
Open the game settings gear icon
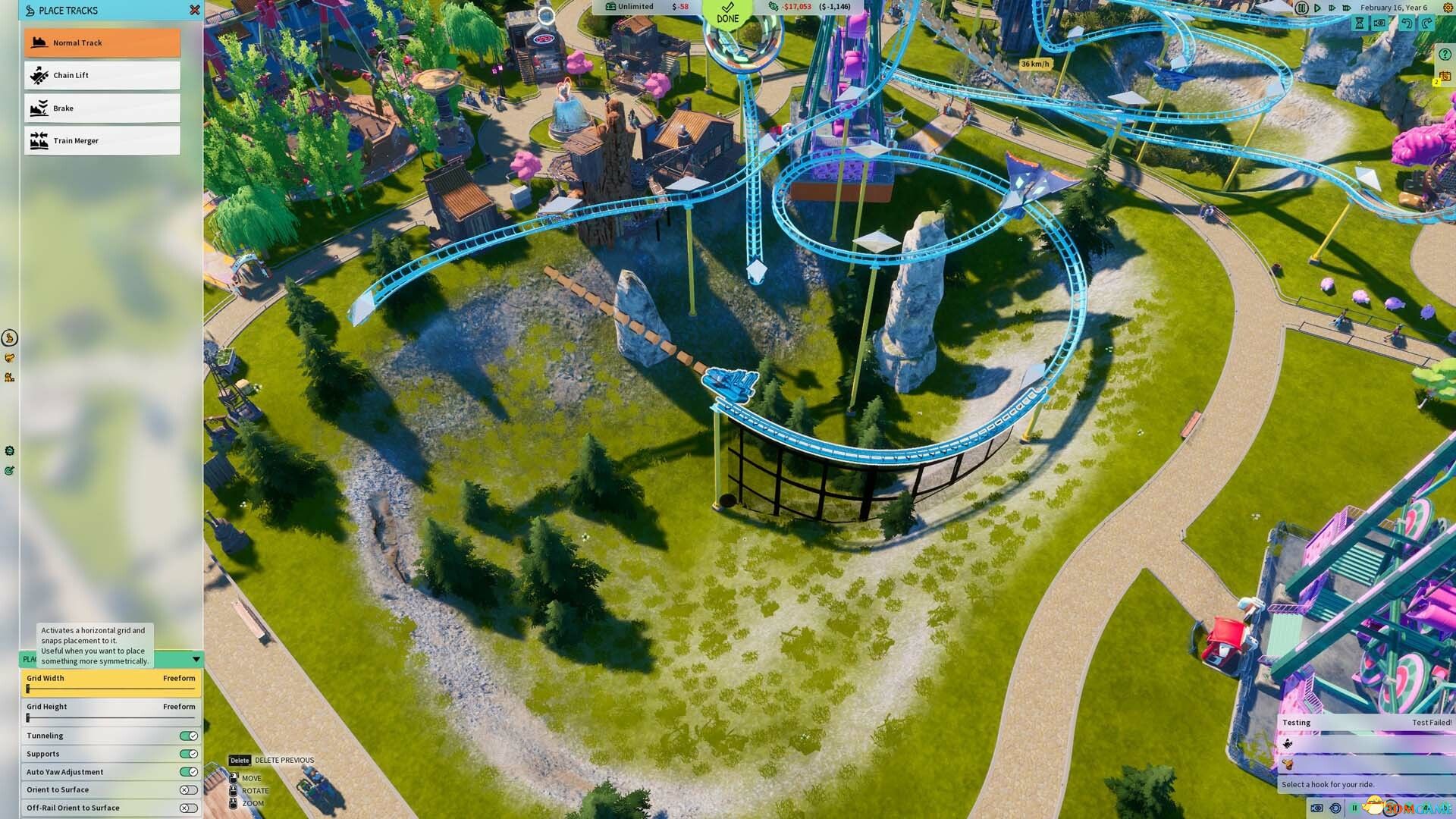point(1446,7)
